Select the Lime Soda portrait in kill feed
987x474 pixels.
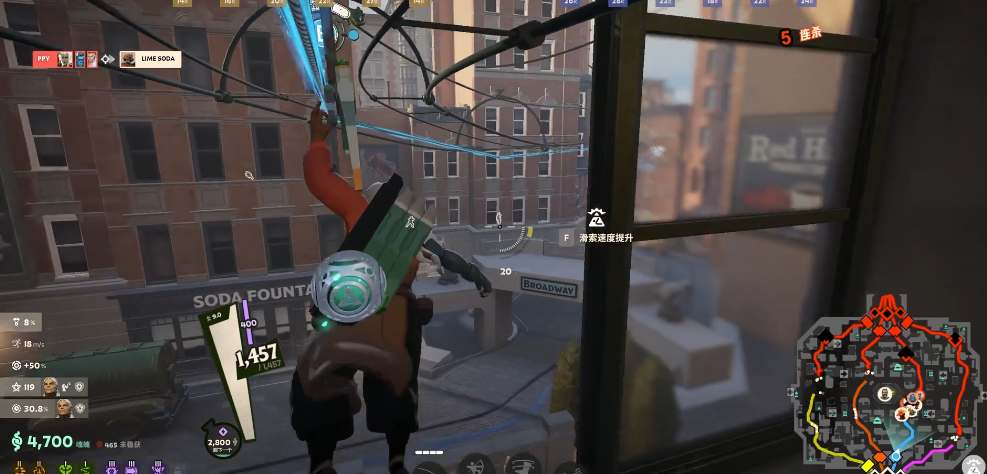[128, 59]
